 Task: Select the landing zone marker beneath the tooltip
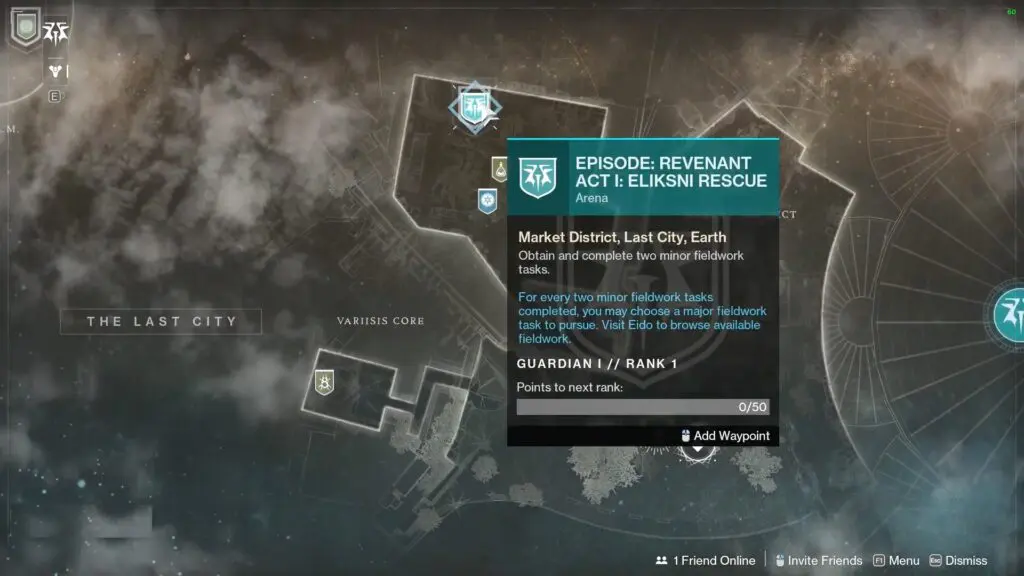[698, 449]
